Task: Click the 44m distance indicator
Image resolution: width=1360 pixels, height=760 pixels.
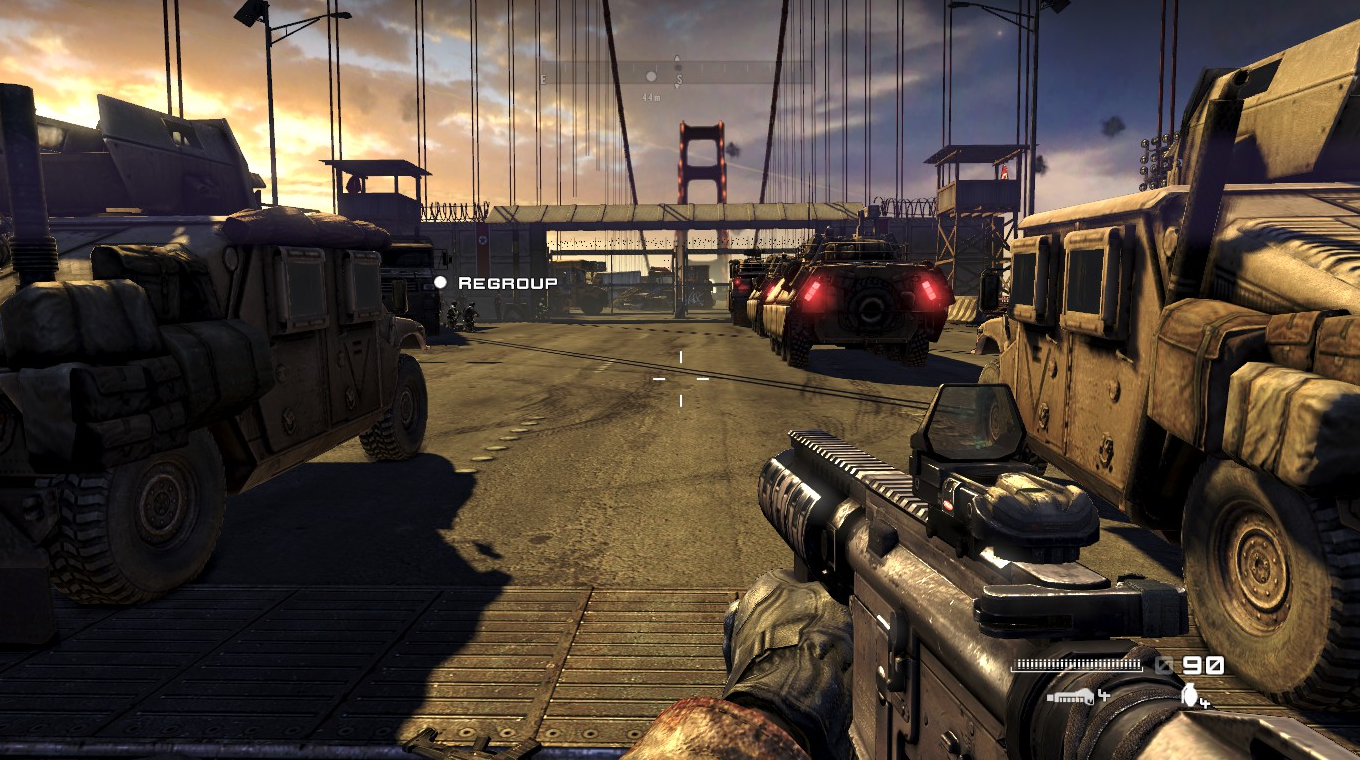Action: 651,97
